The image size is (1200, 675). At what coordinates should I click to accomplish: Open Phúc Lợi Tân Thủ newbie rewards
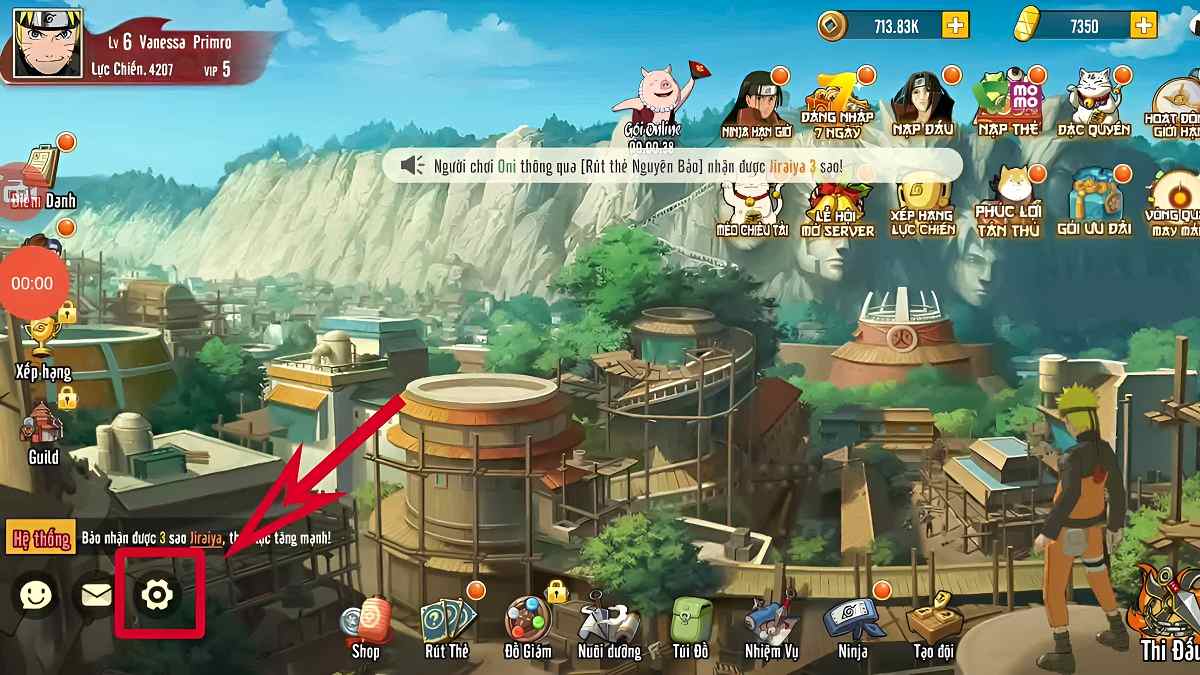click(1009, 204)
